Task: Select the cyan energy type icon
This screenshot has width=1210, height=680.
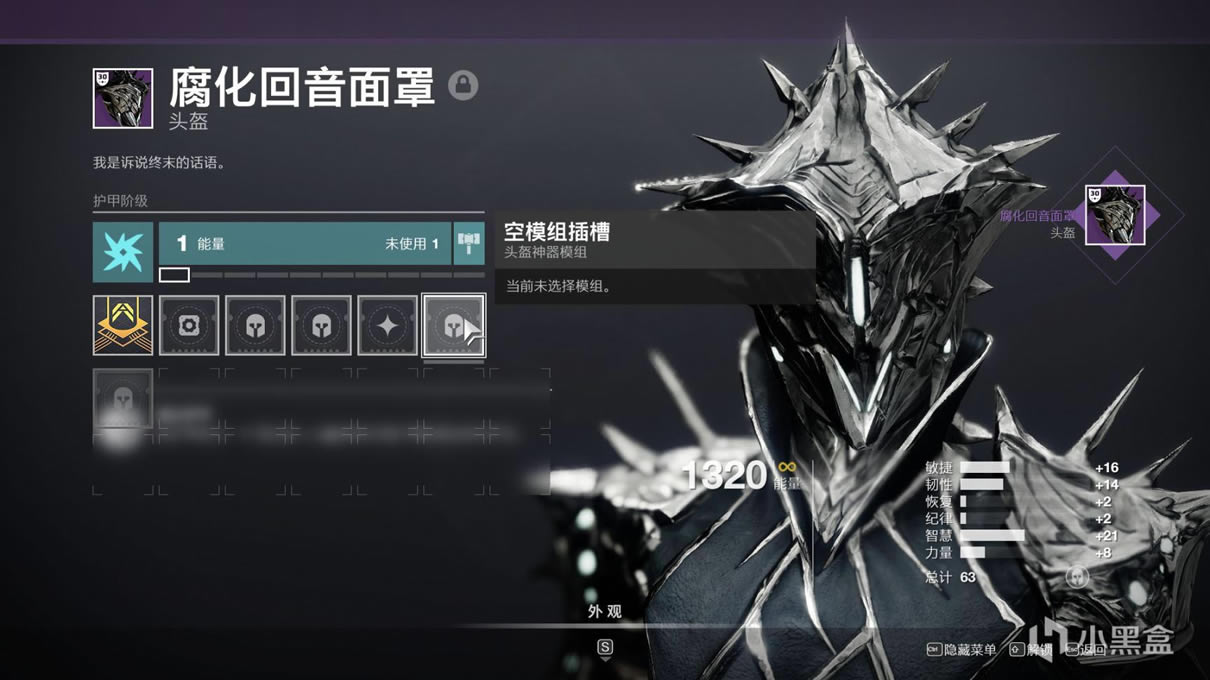Action: [x=123, y=252]
